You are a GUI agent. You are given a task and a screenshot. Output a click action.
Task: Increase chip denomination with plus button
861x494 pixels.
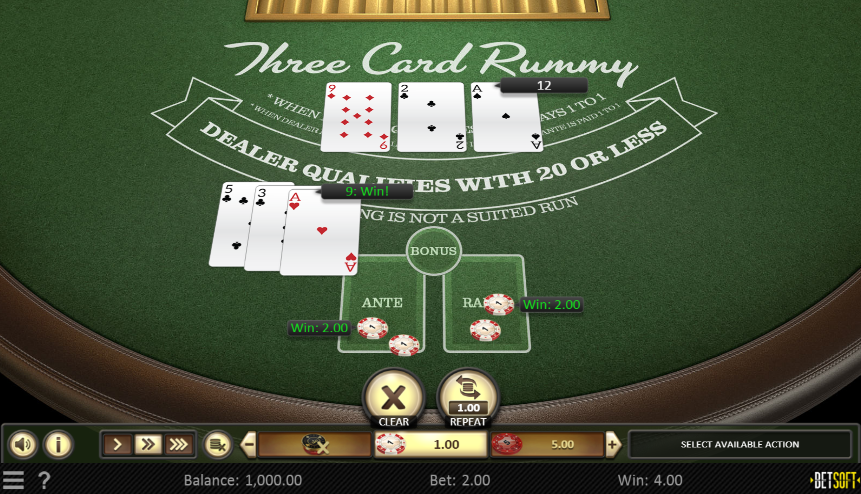pos(612,444)
